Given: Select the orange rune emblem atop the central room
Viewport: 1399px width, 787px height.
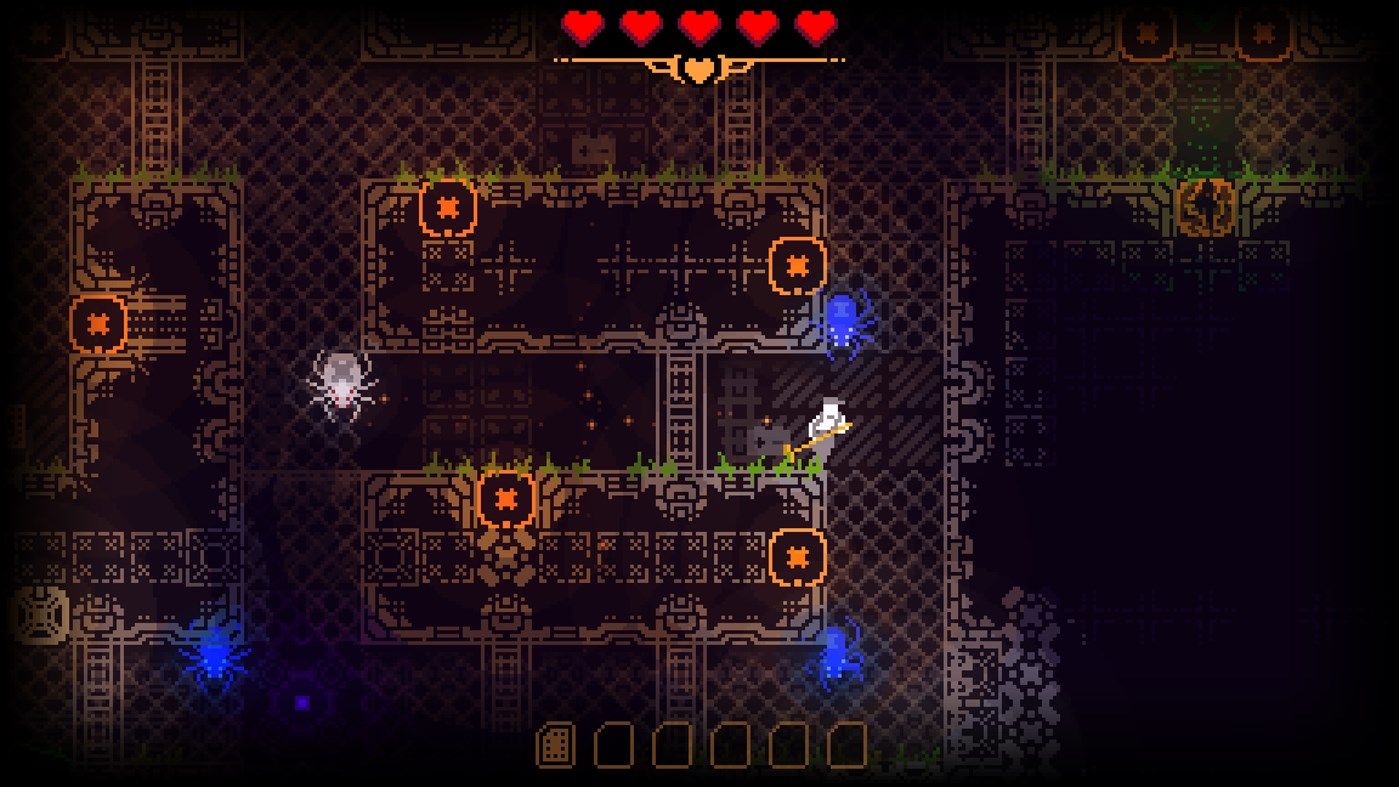Looking at the screenshot, I should (446, 208).
